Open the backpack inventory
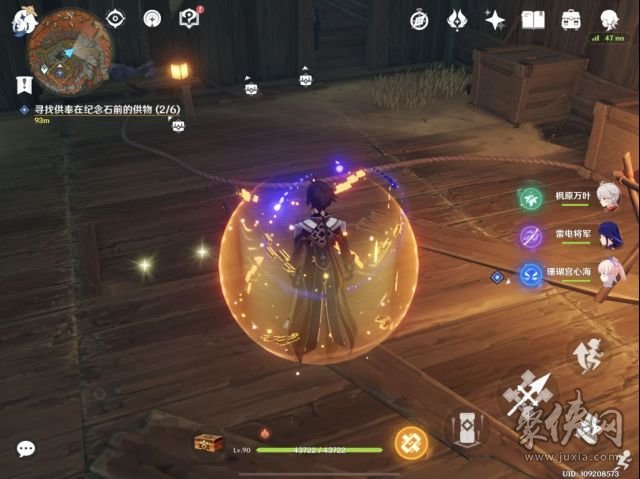The width and height of the screenshot is (640, 479). pos(571,19)
